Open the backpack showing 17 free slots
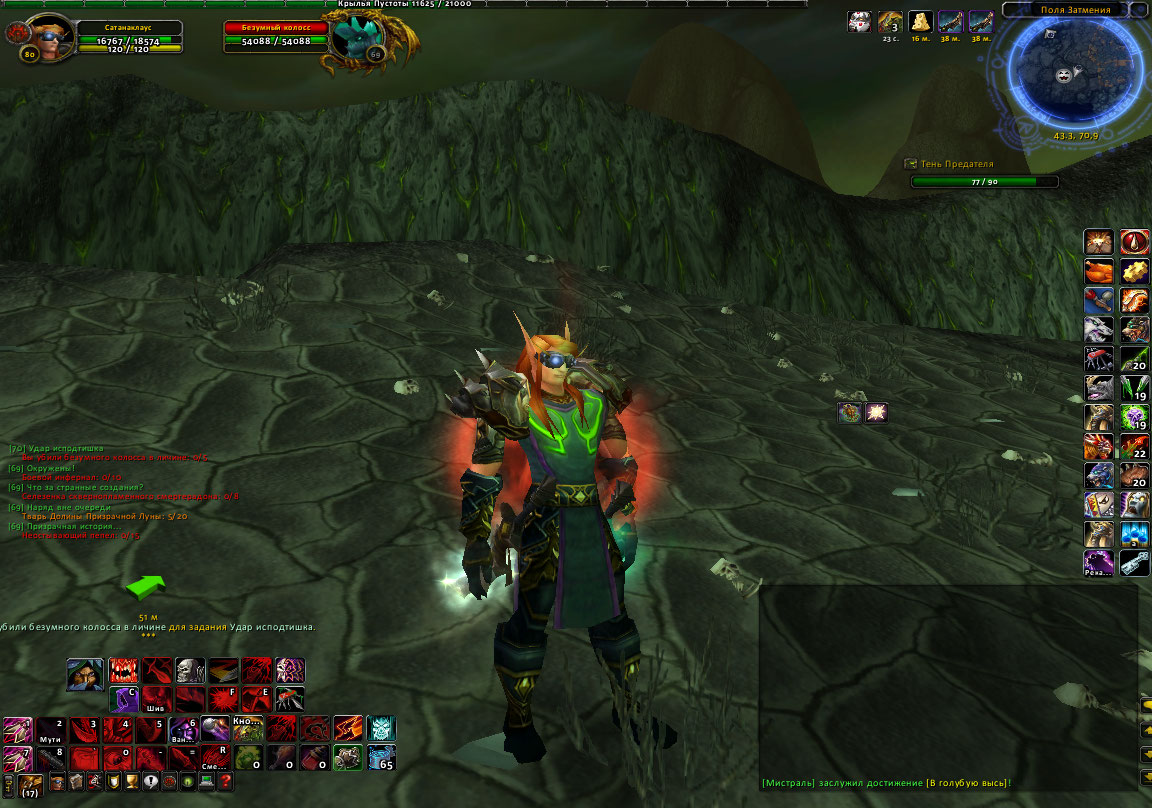 30,784
